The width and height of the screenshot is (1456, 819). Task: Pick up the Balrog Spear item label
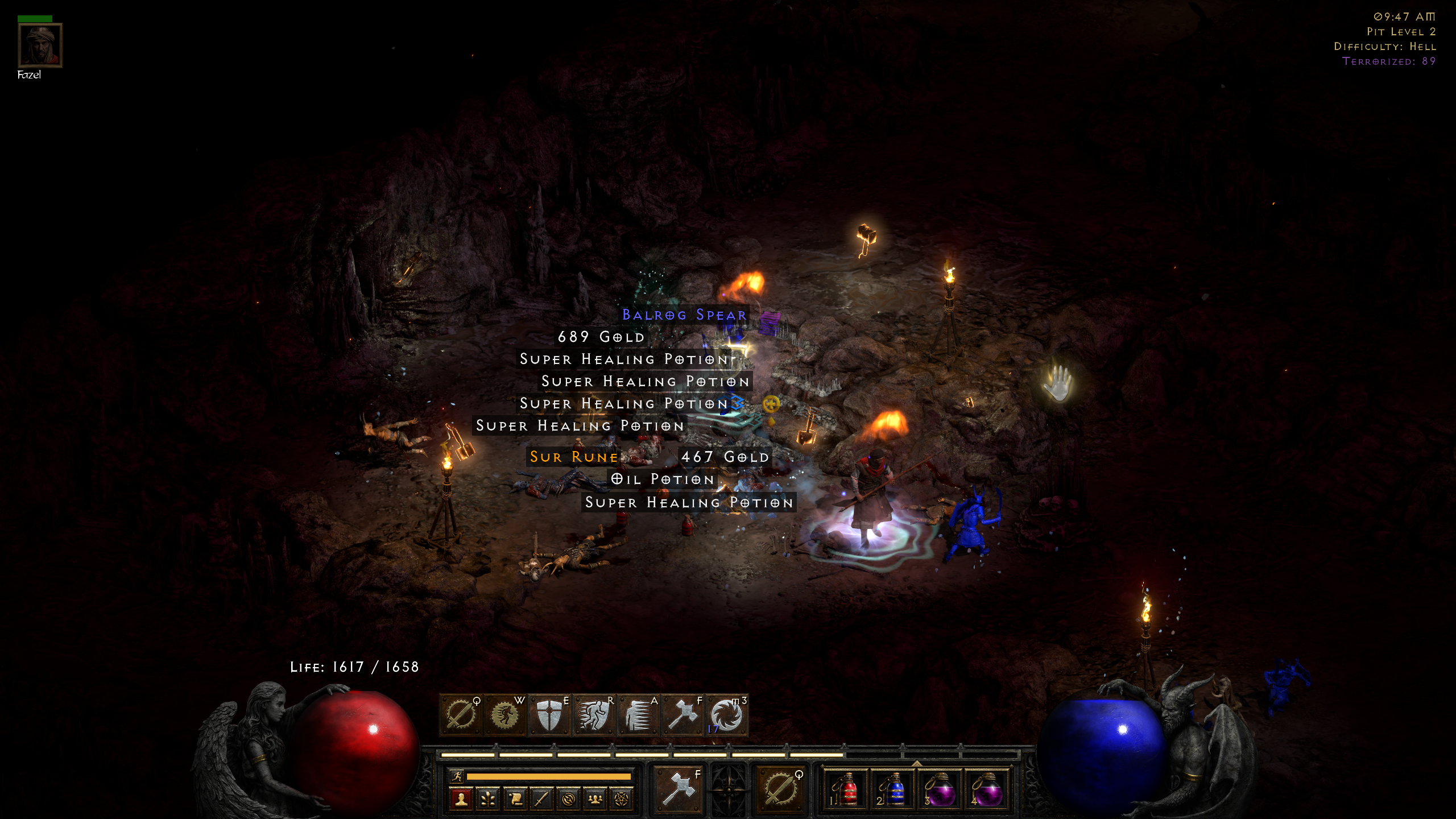[684, 315]
